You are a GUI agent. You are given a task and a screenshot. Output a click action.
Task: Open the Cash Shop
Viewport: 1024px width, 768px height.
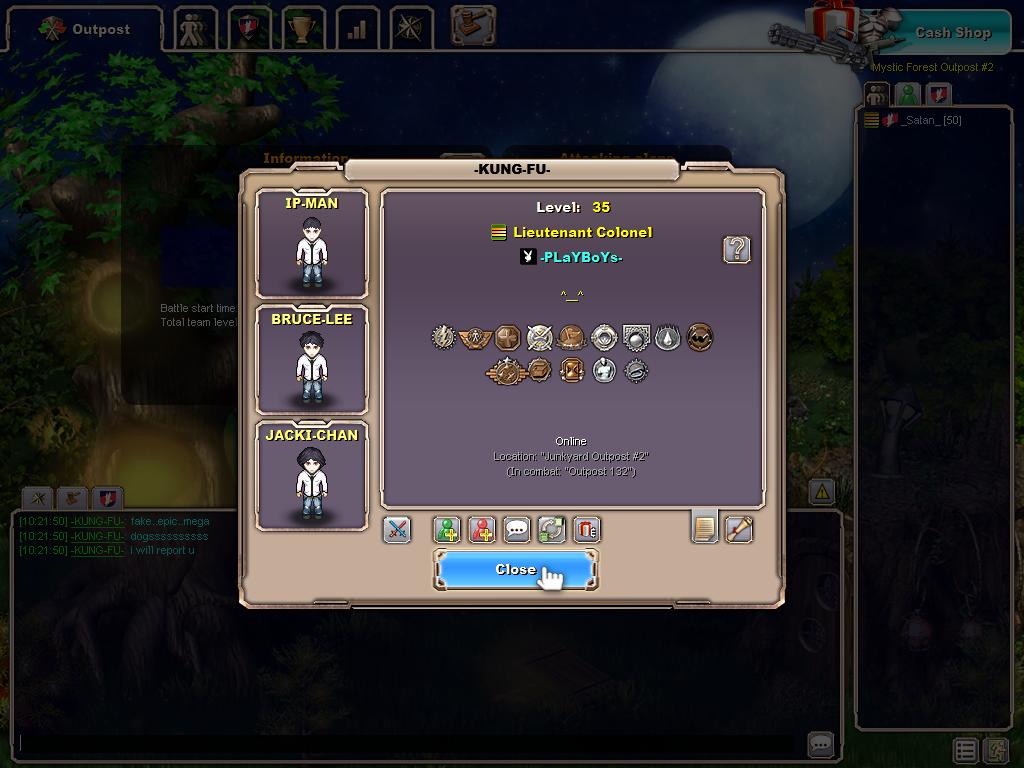952,32
